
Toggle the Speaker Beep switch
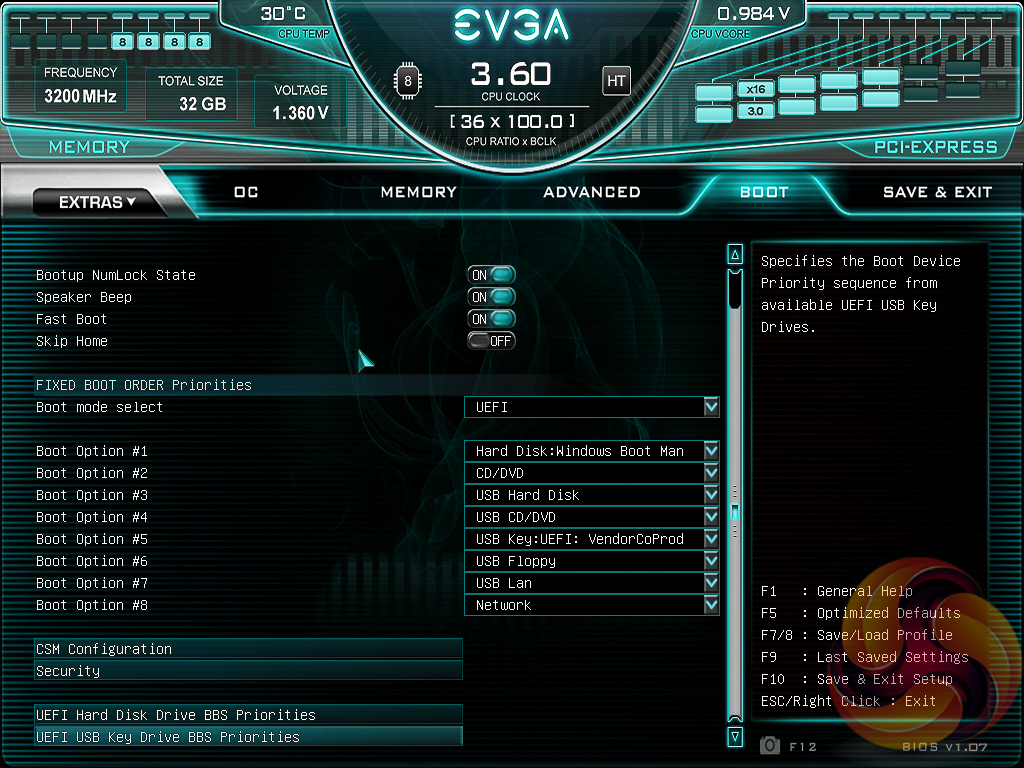[x=491, y=297]
